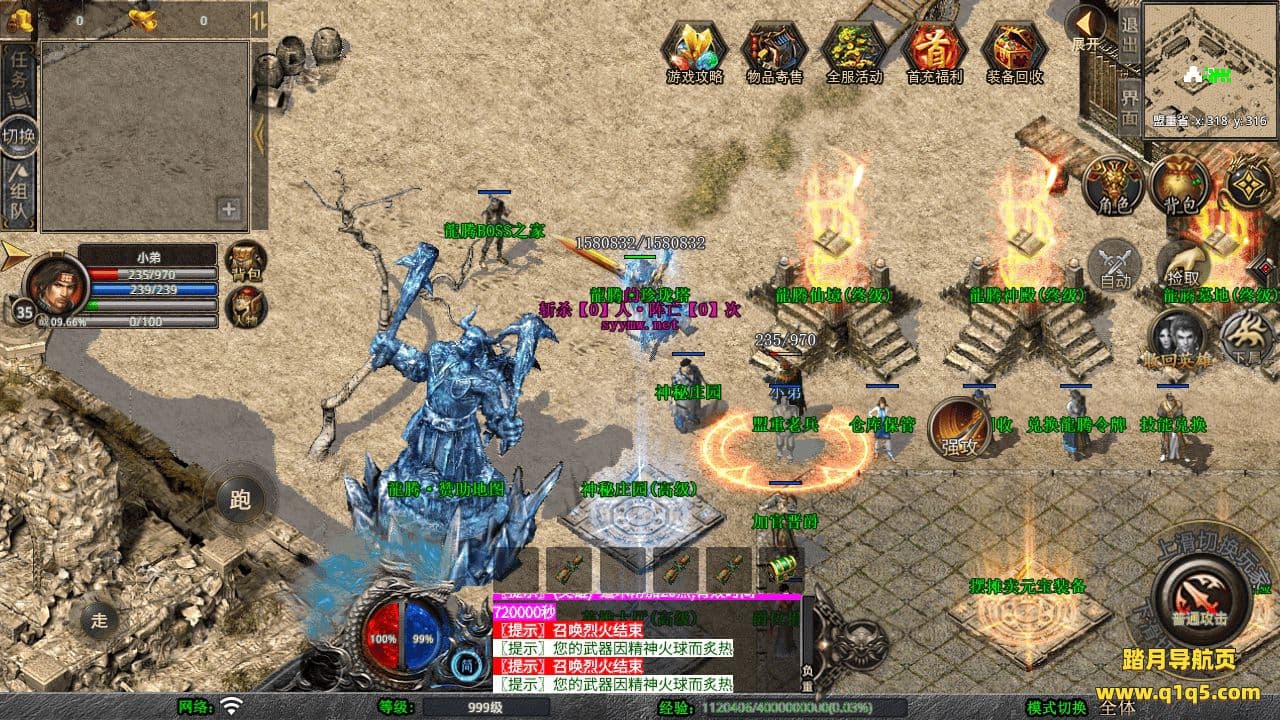Switch to the 组队 team tab
The height and width of the screenshot is (720, 1280).
pos(19,193)
